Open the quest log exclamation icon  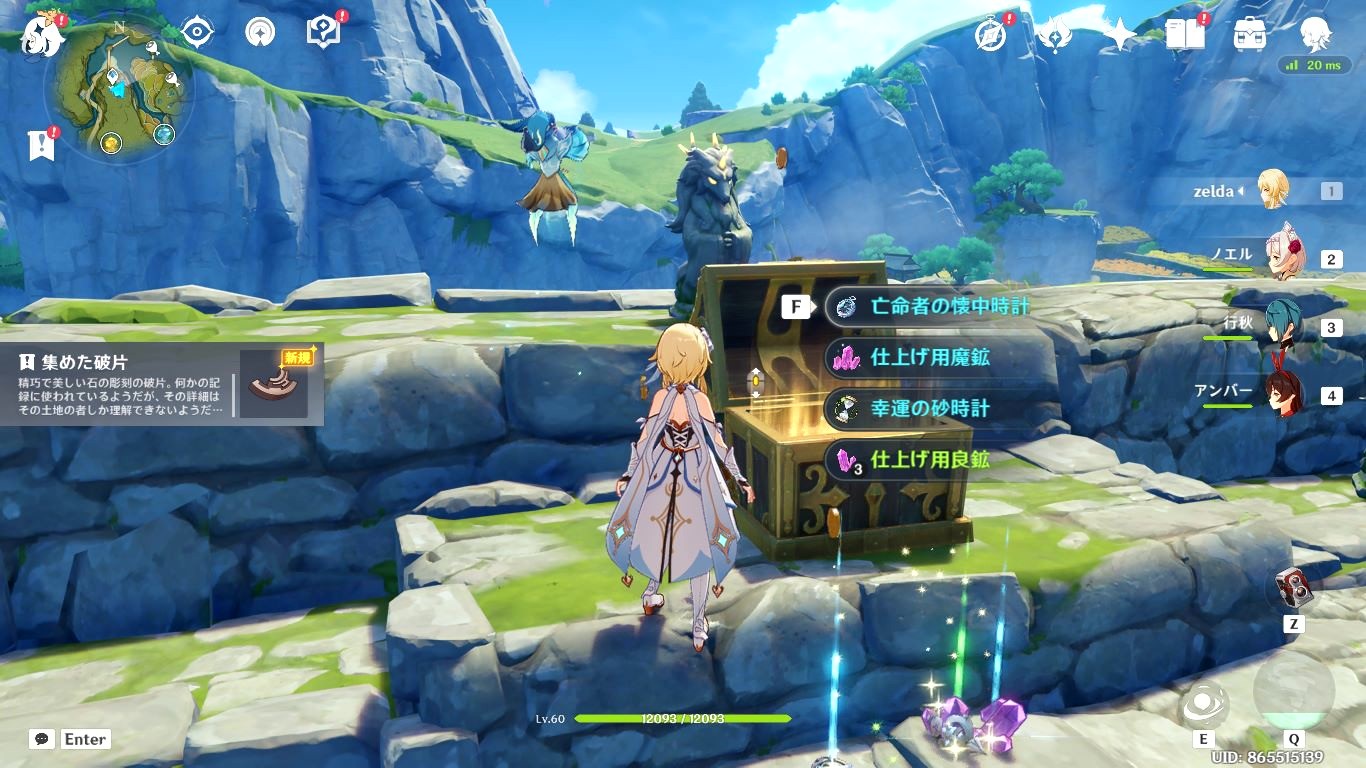[x=41, y=146]
